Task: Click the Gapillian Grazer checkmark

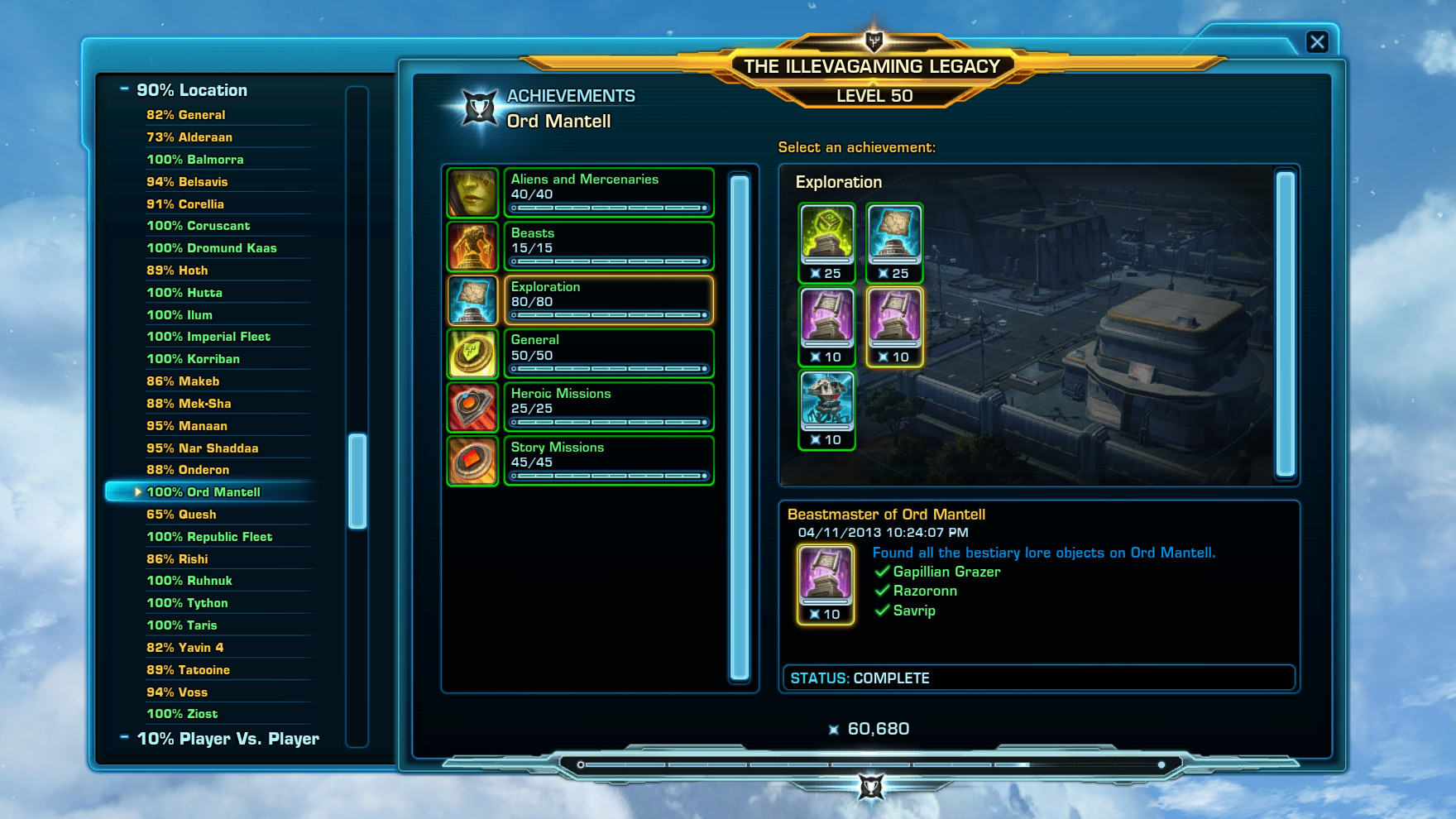Action: tap(882, 572)
